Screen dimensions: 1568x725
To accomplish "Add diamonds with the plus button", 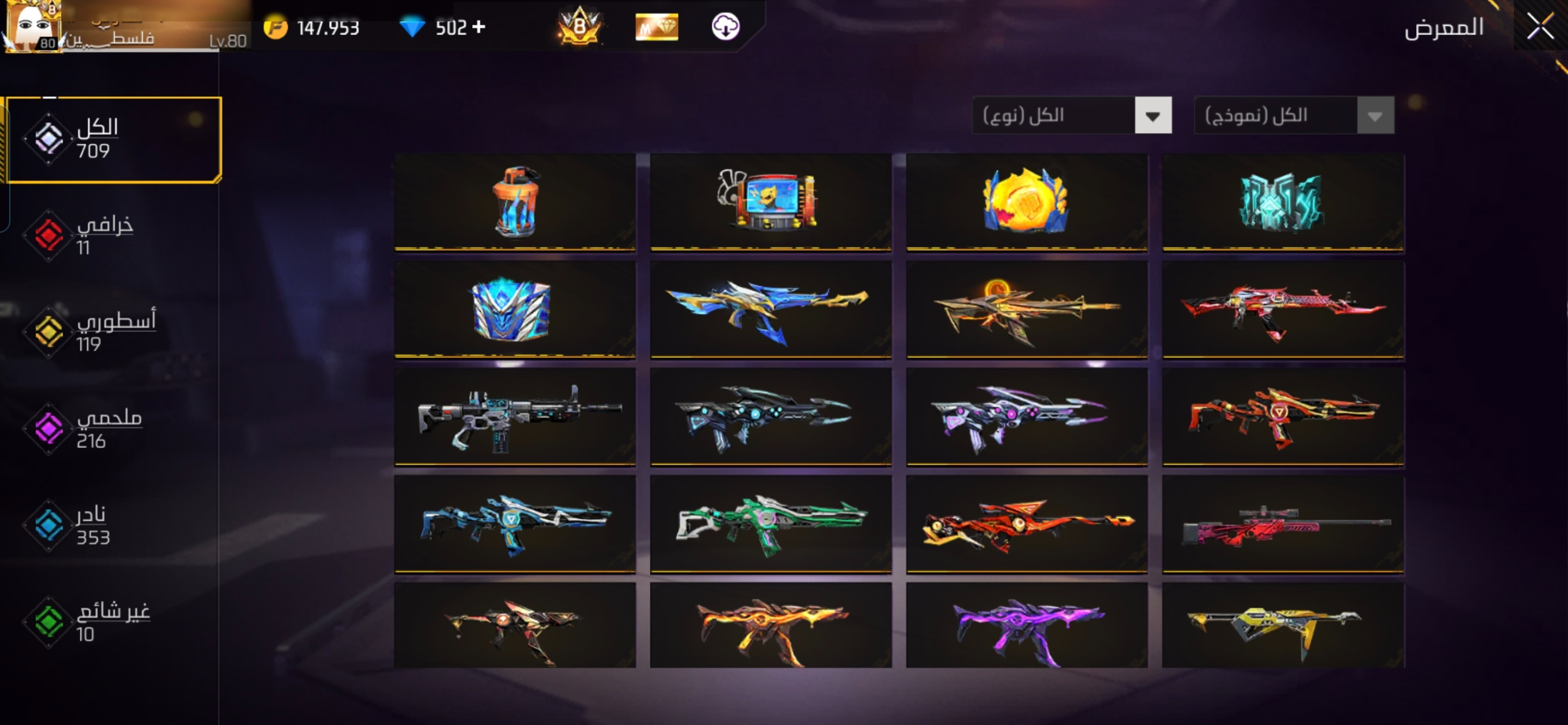I will click(x=479, y=27).
